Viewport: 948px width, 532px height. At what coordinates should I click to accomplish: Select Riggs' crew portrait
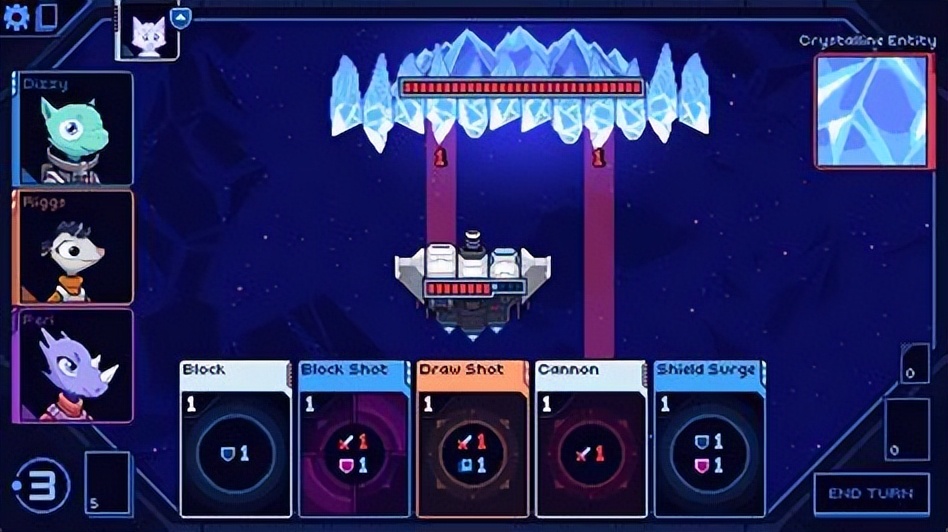pyautogui.click(x=73, y=246)
